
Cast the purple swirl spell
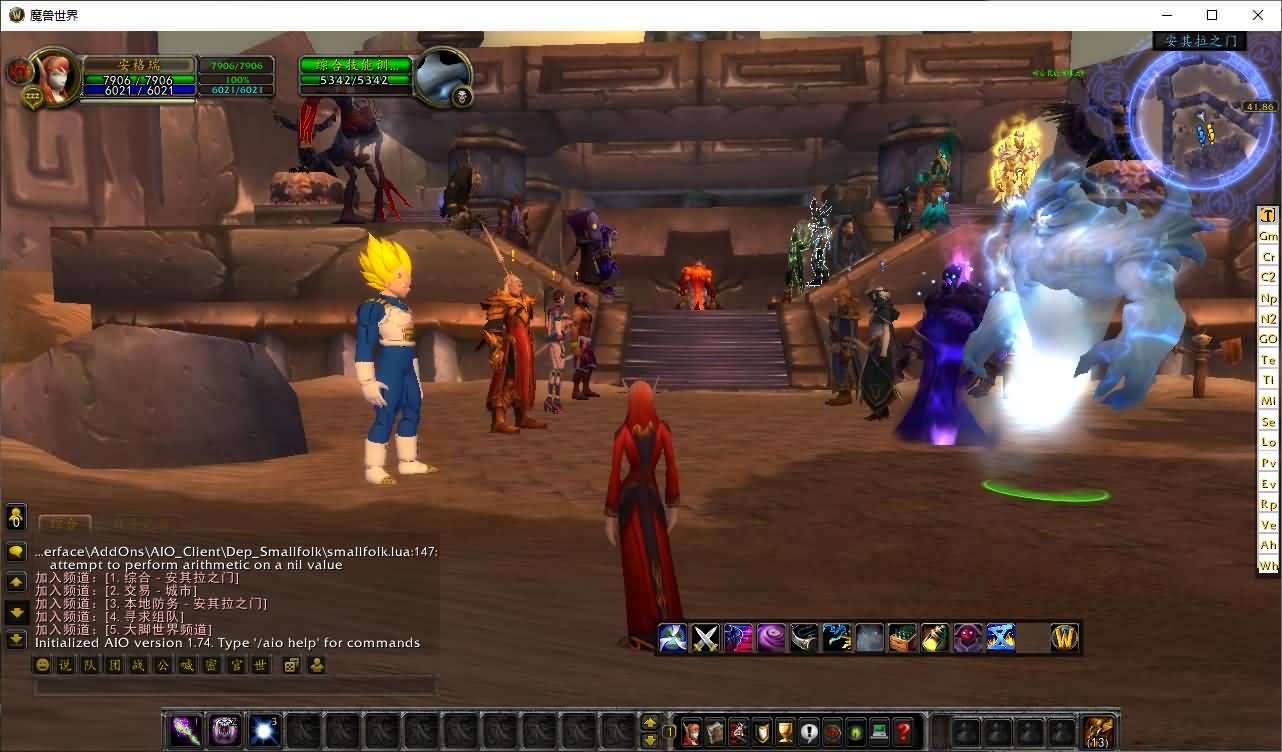coord(771,638)
